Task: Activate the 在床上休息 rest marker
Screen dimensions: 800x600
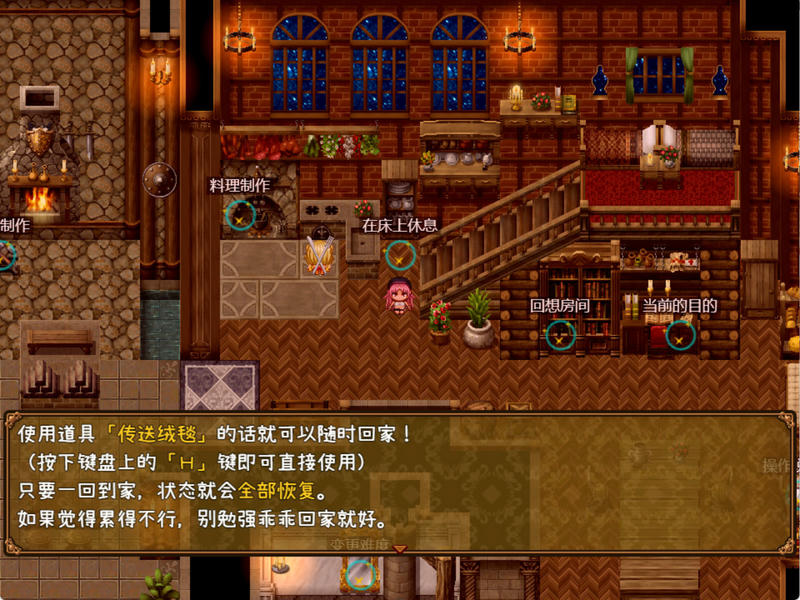Action: pyautogui.click(x=400, y=254)
